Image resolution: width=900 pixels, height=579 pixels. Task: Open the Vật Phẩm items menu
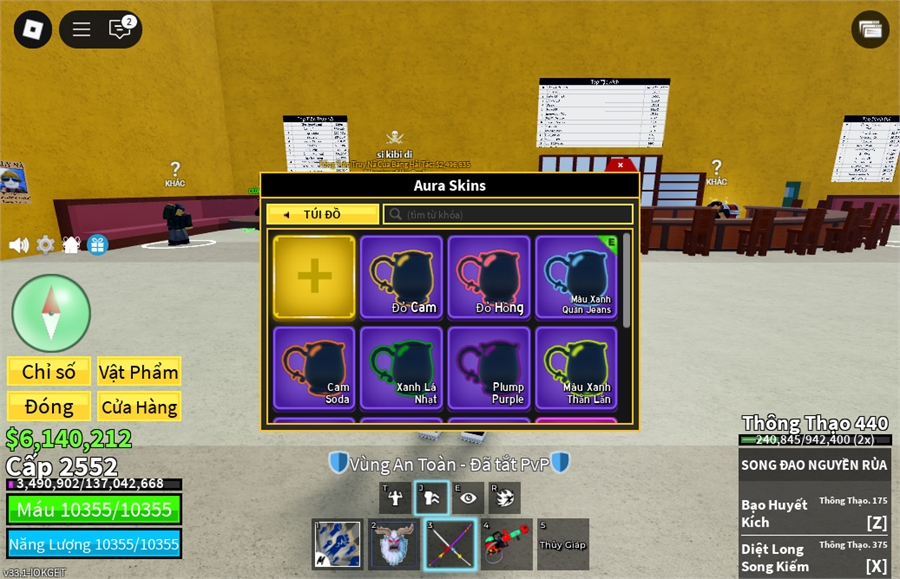point(139,372)
